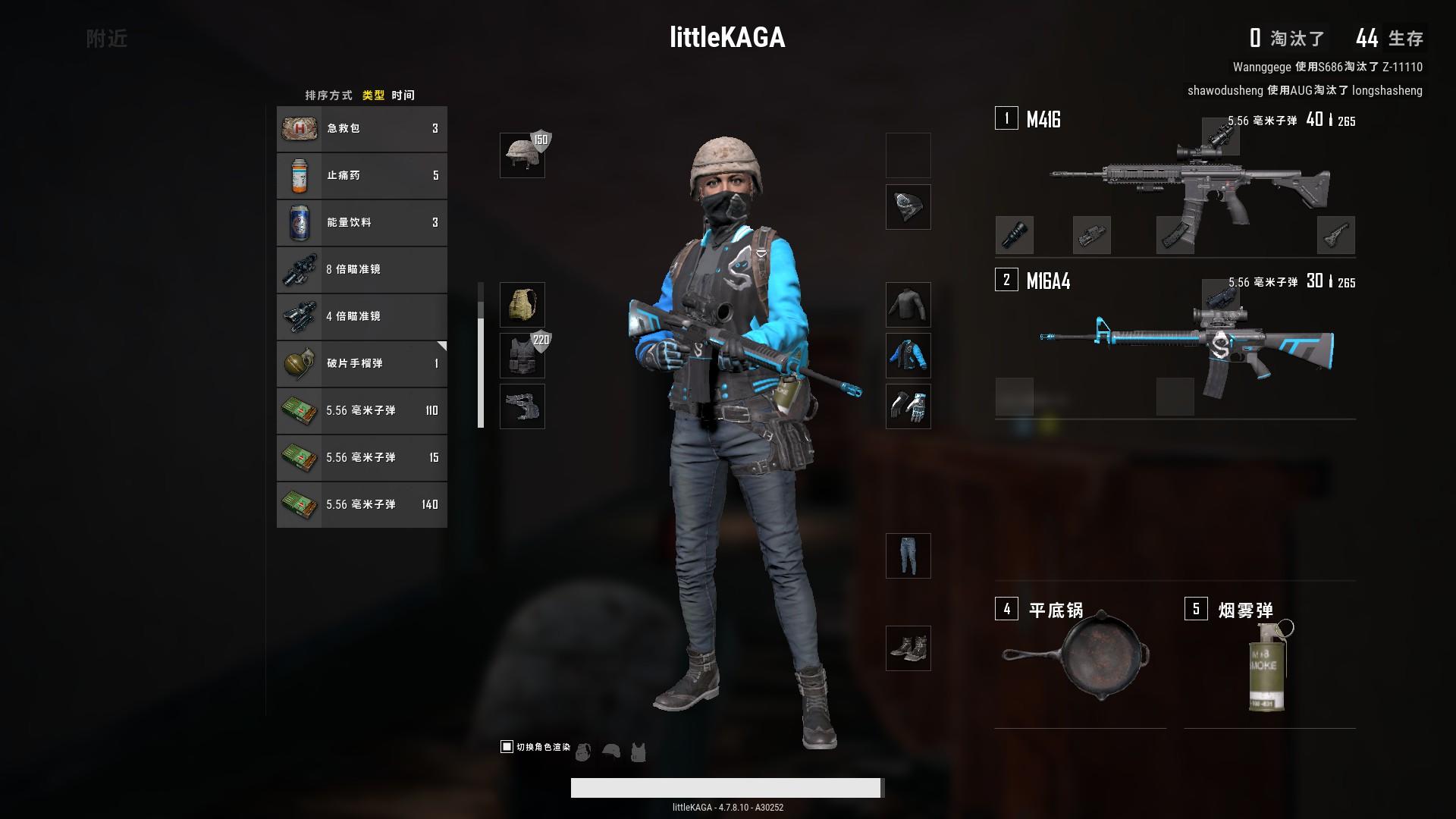
Task: Toggle the character render checkbox
Action: 507,747
